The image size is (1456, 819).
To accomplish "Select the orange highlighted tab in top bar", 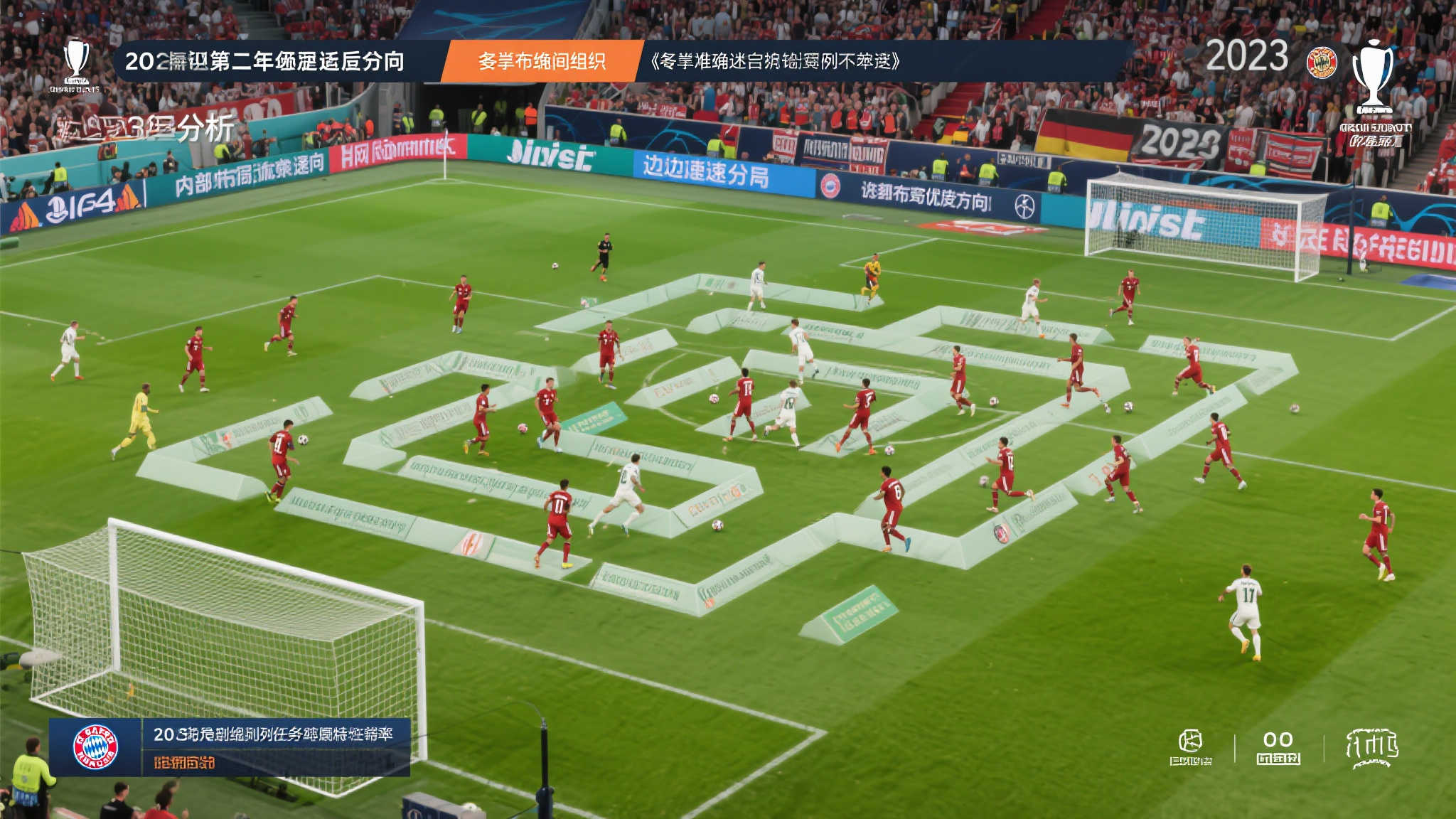I will 542,61.
